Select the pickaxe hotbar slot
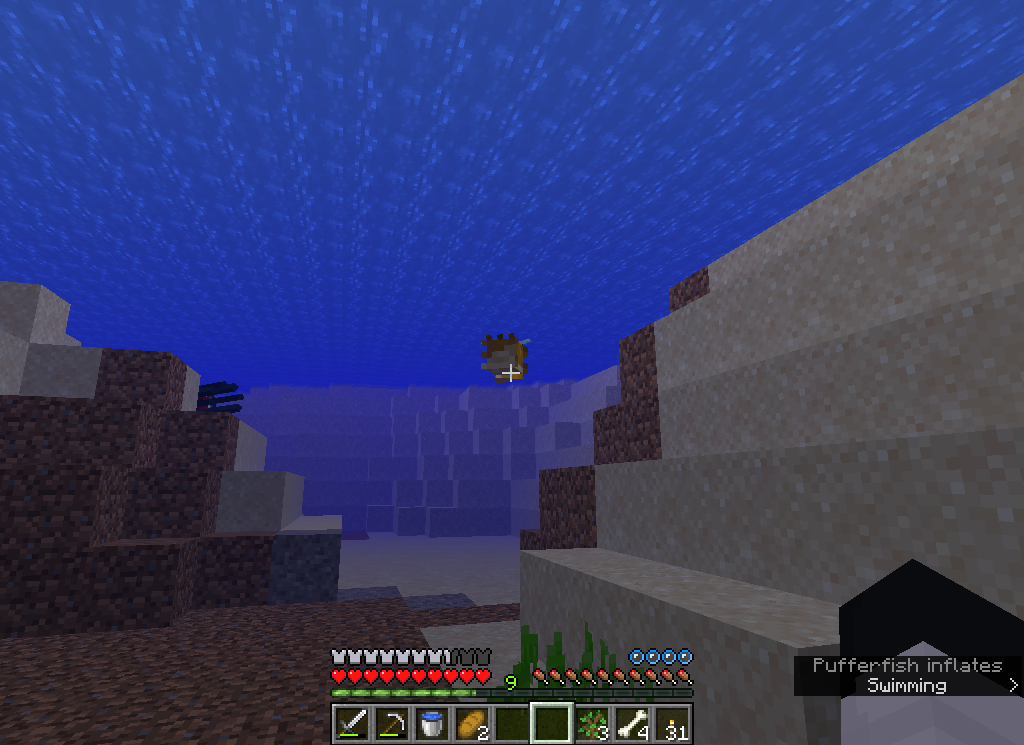Screen dimensions: 1024x745 pos(391,723)
